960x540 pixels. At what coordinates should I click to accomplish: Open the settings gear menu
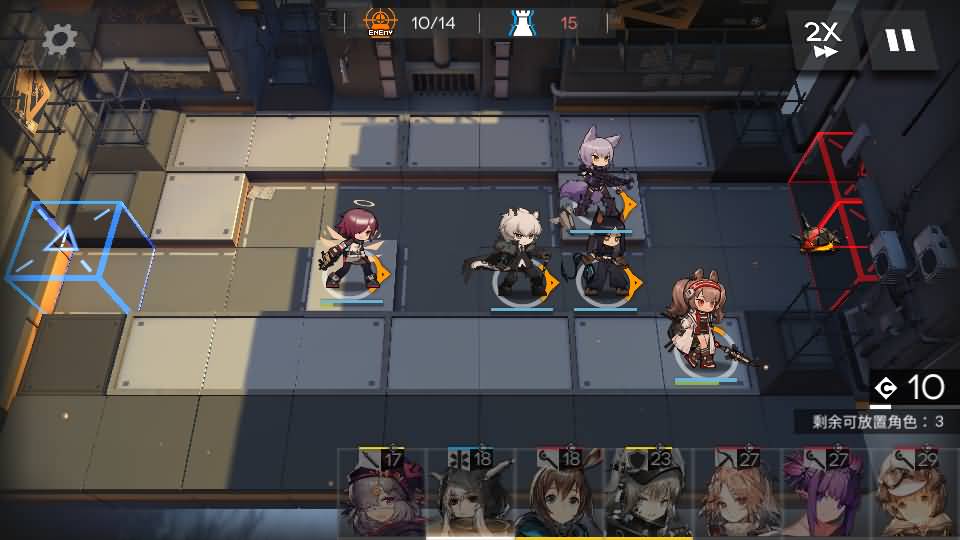tap(60, 40)
